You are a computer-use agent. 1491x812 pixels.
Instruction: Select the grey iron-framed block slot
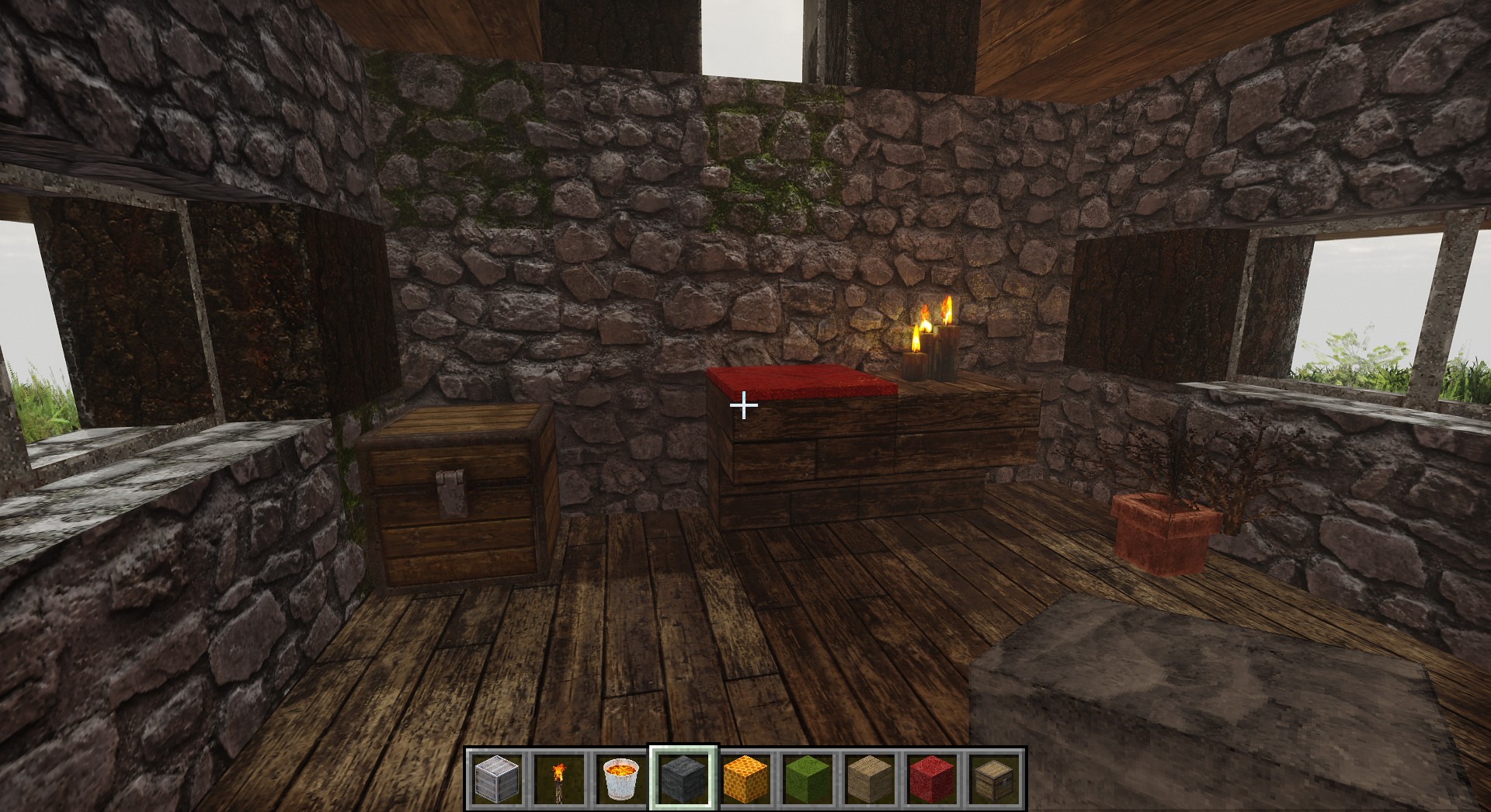tap(496, 779)
